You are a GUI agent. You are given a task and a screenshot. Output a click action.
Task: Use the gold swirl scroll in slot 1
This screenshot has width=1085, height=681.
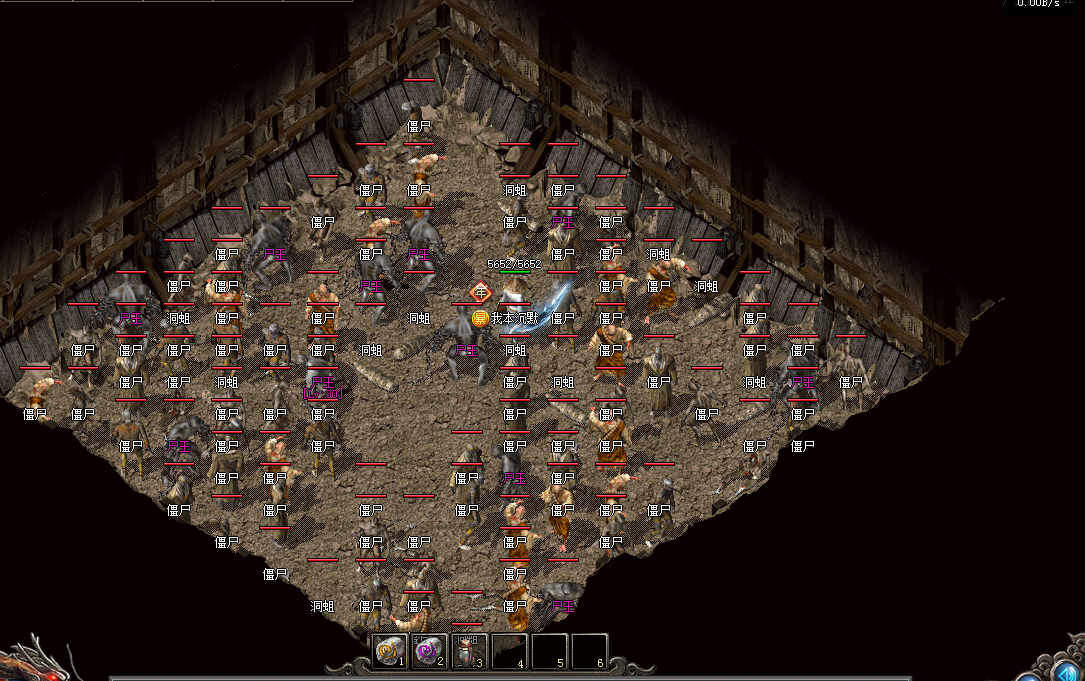388,651
